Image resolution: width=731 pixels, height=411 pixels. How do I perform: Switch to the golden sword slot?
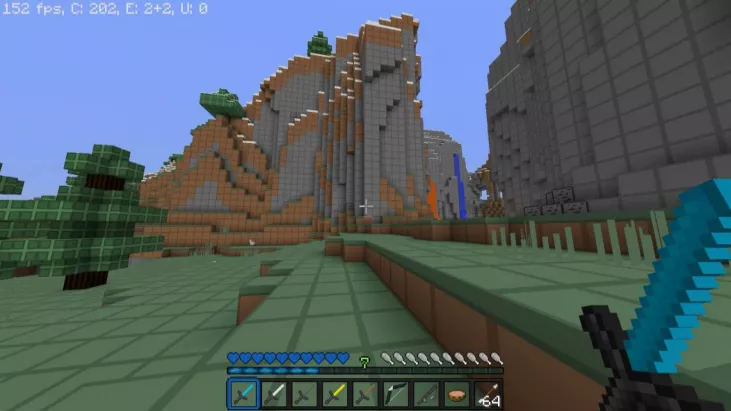[x=335, y=395]
